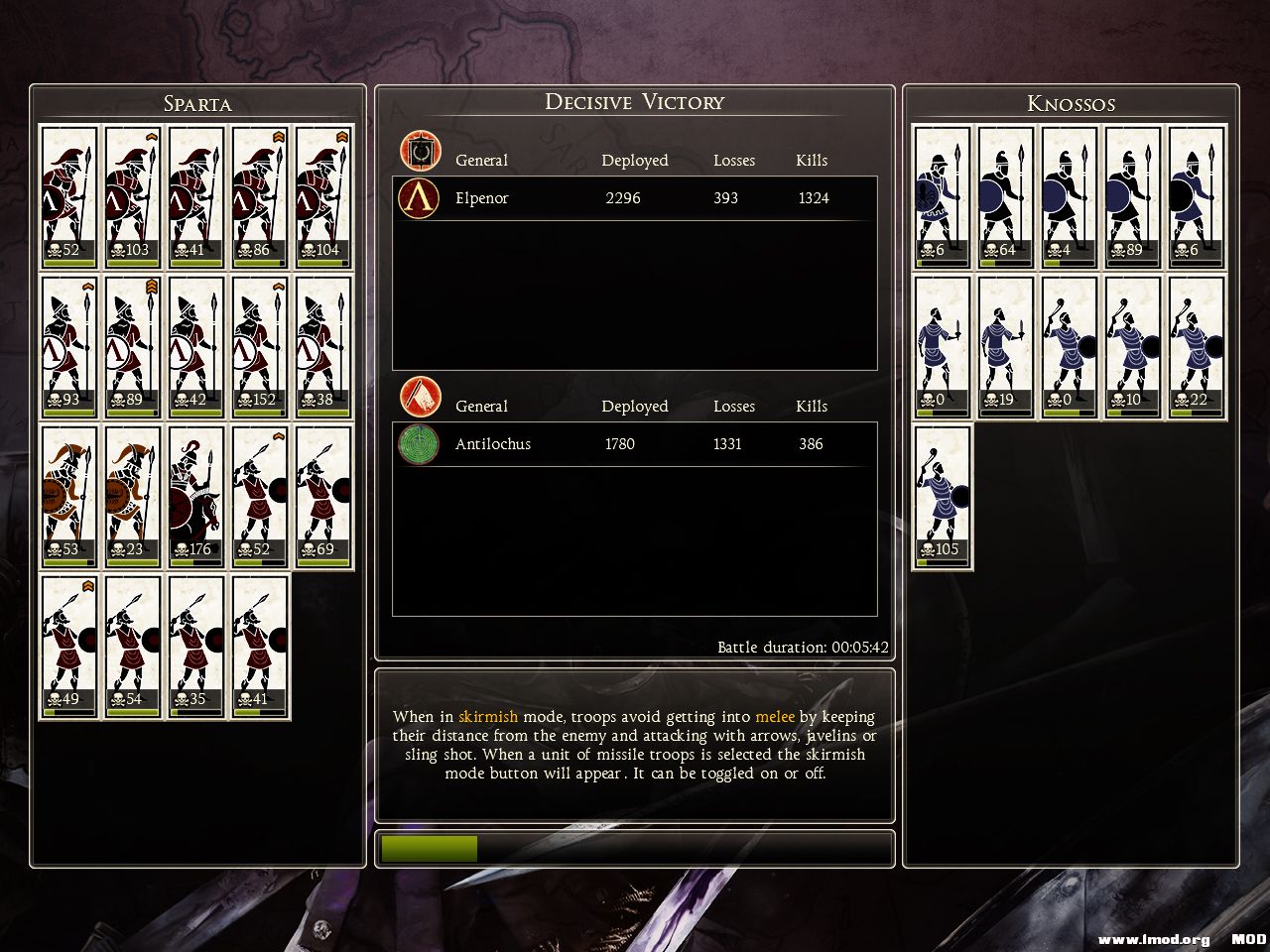Click the Knossos hoplite card with 89 kills

(1133, 196)
